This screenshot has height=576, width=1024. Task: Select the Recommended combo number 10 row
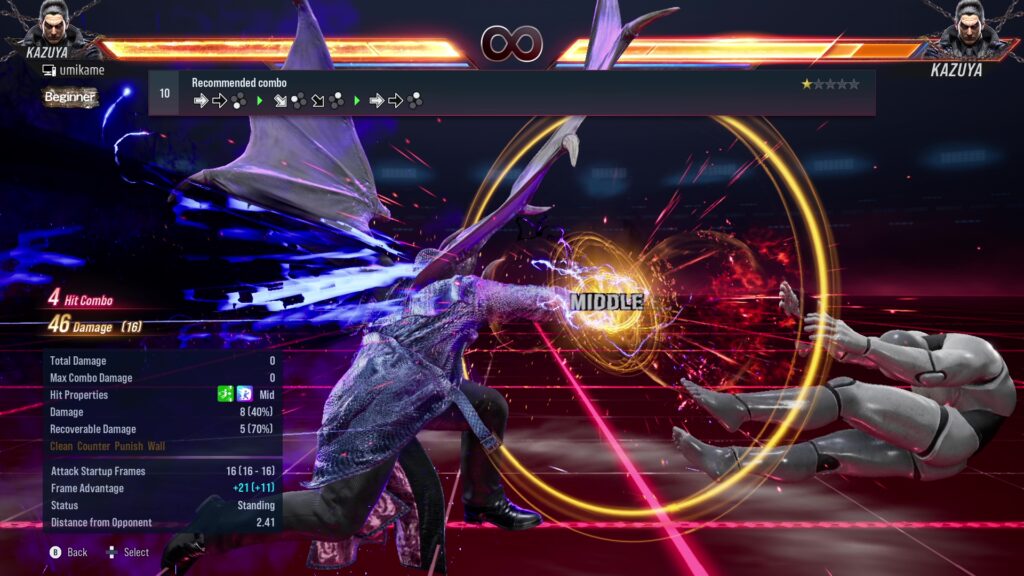pos(511,93)
